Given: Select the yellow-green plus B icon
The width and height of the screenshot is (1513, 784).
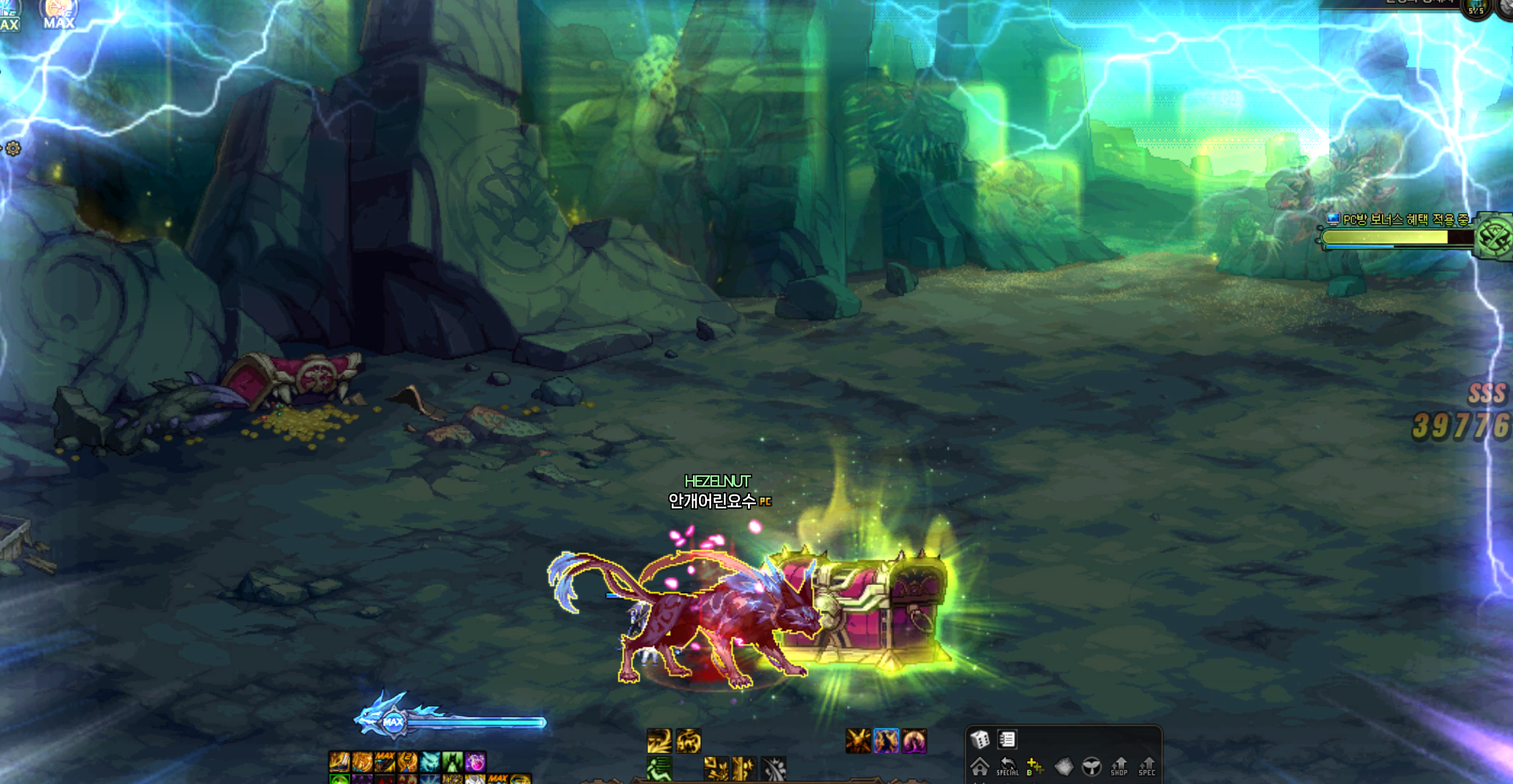Looking at the screenshot, I should 1035,766.
